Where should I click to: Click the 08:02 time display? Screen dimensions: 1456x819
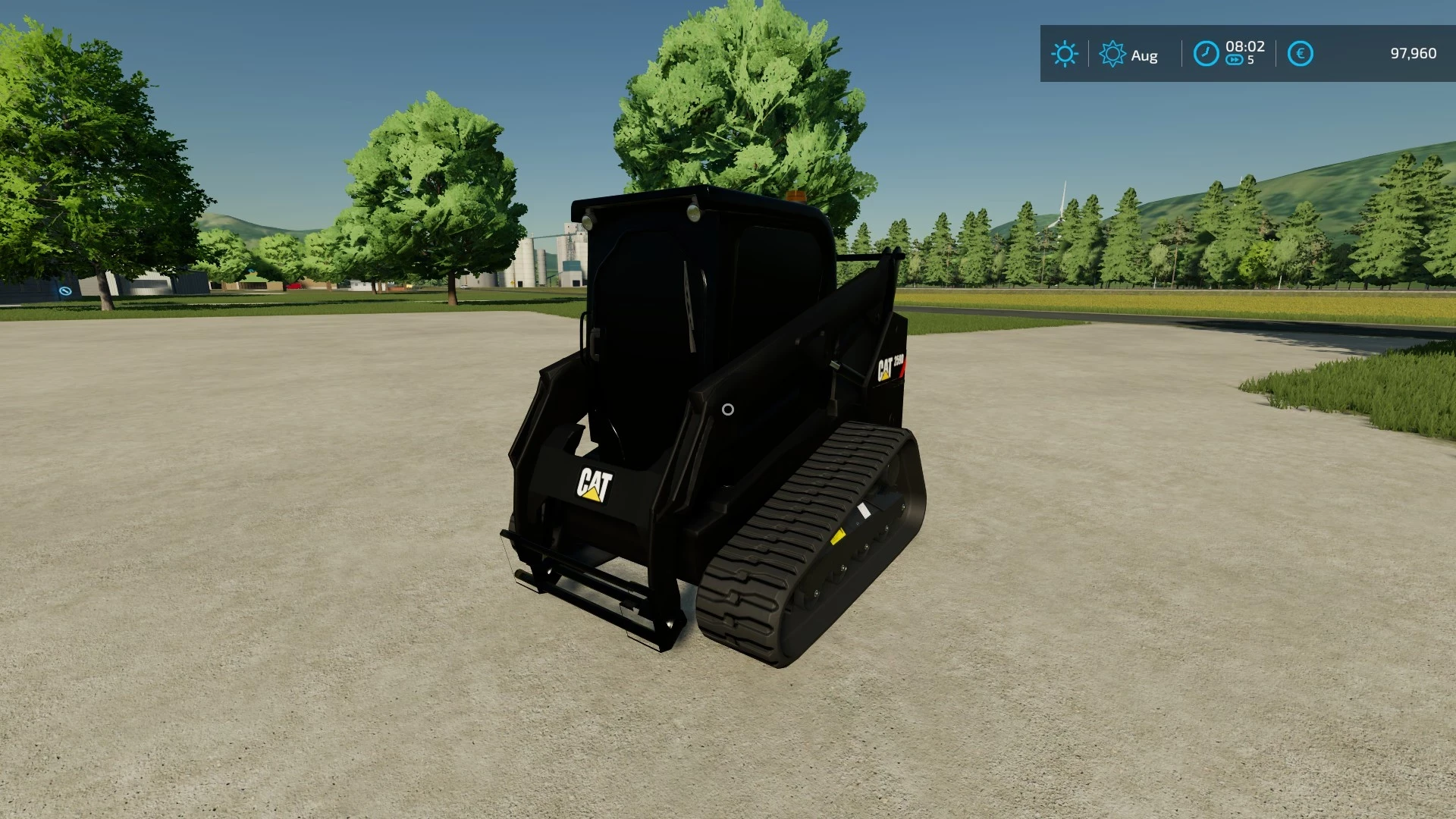[1244, 45]
